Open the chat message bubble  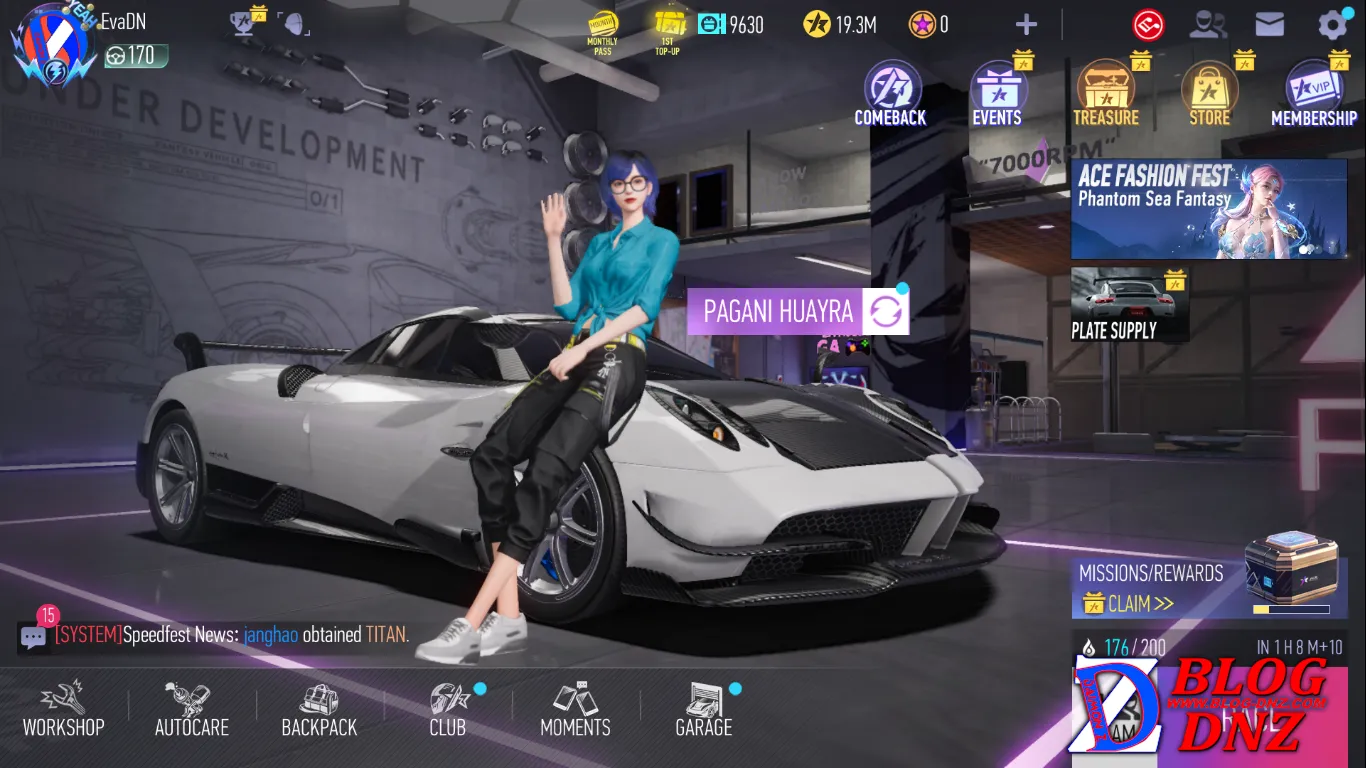tap(34, 636)
